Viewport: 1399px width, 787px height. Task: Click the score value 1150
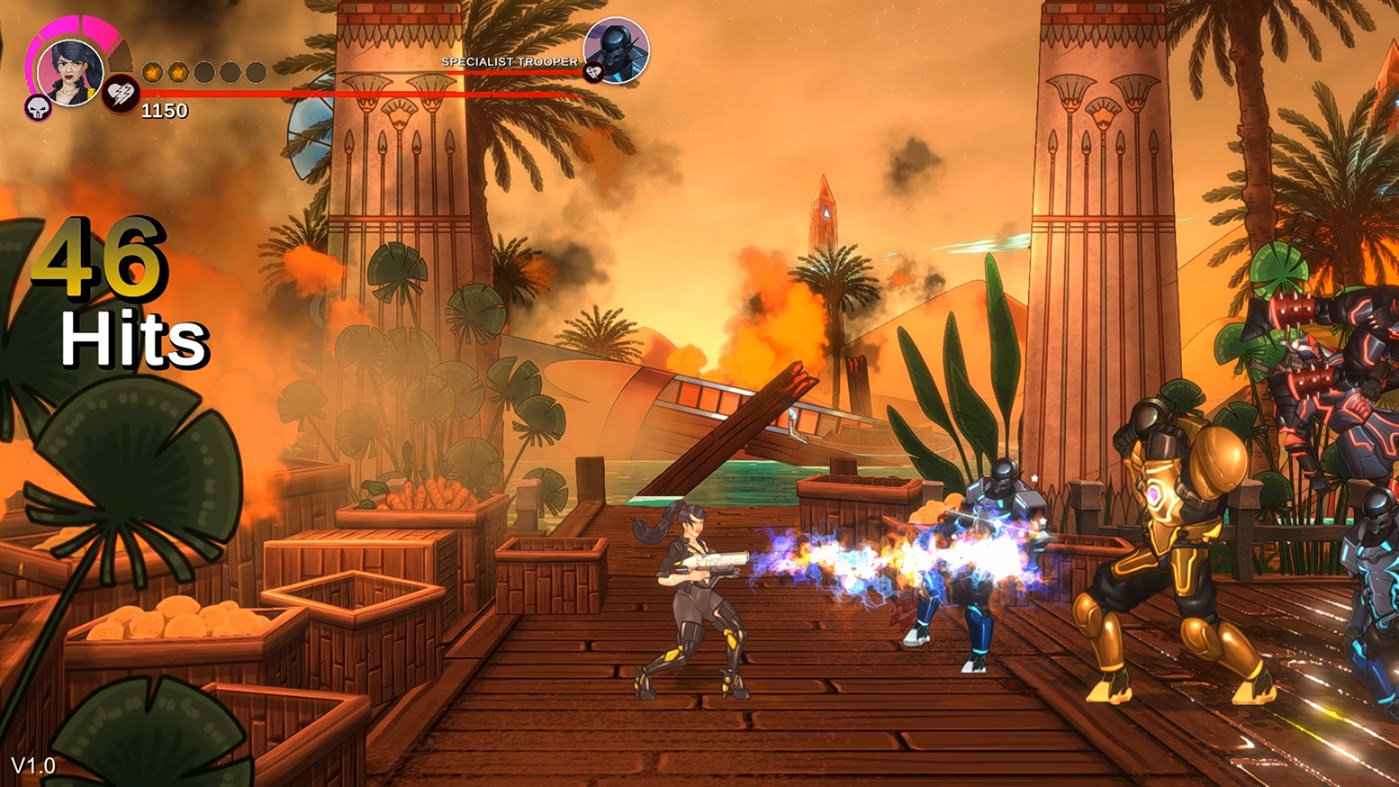(x=165, y=110)
